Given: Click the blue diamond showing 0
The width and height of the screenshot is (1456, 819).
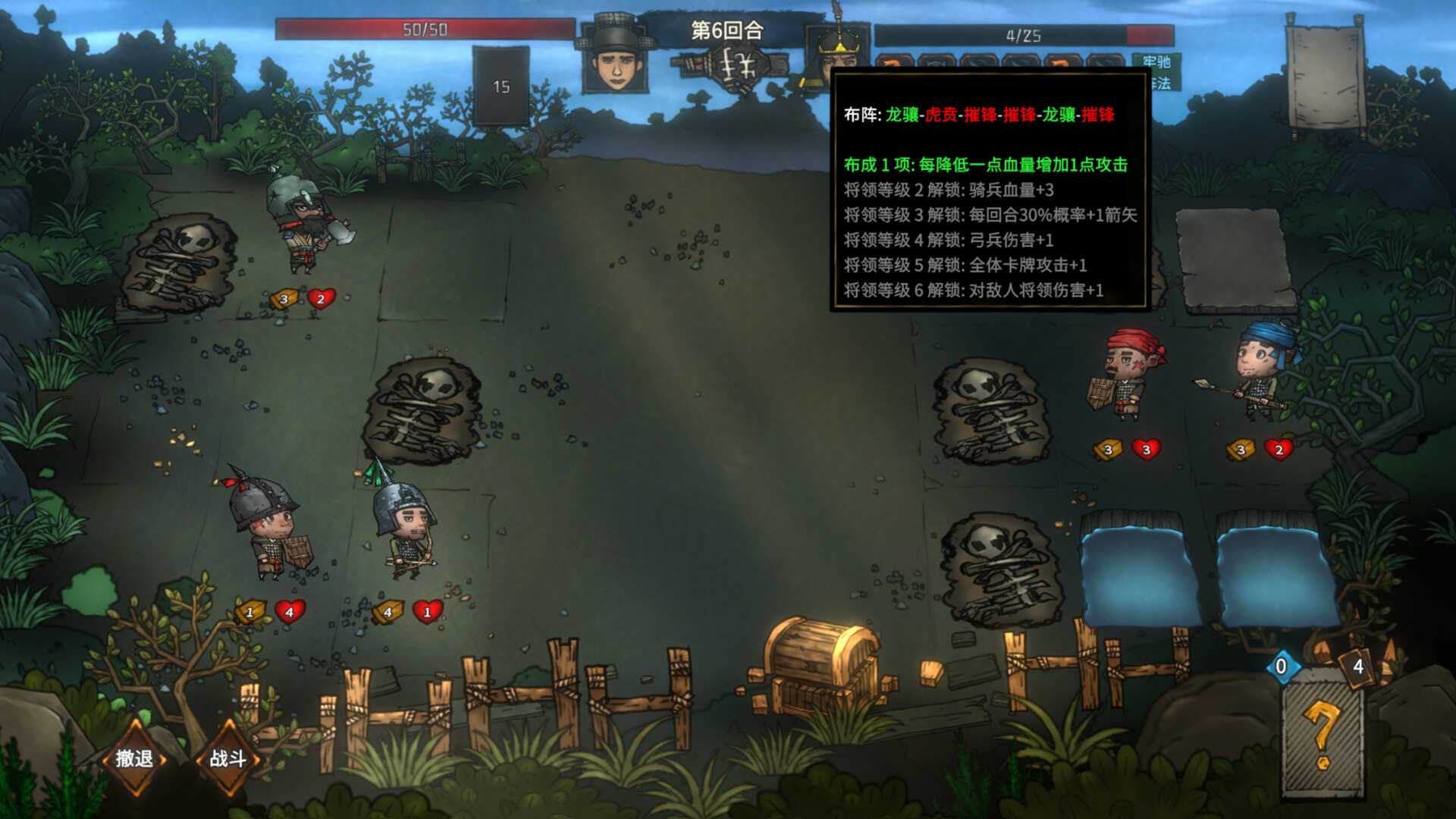Looking at the screenshot, I should [1282, 666].
